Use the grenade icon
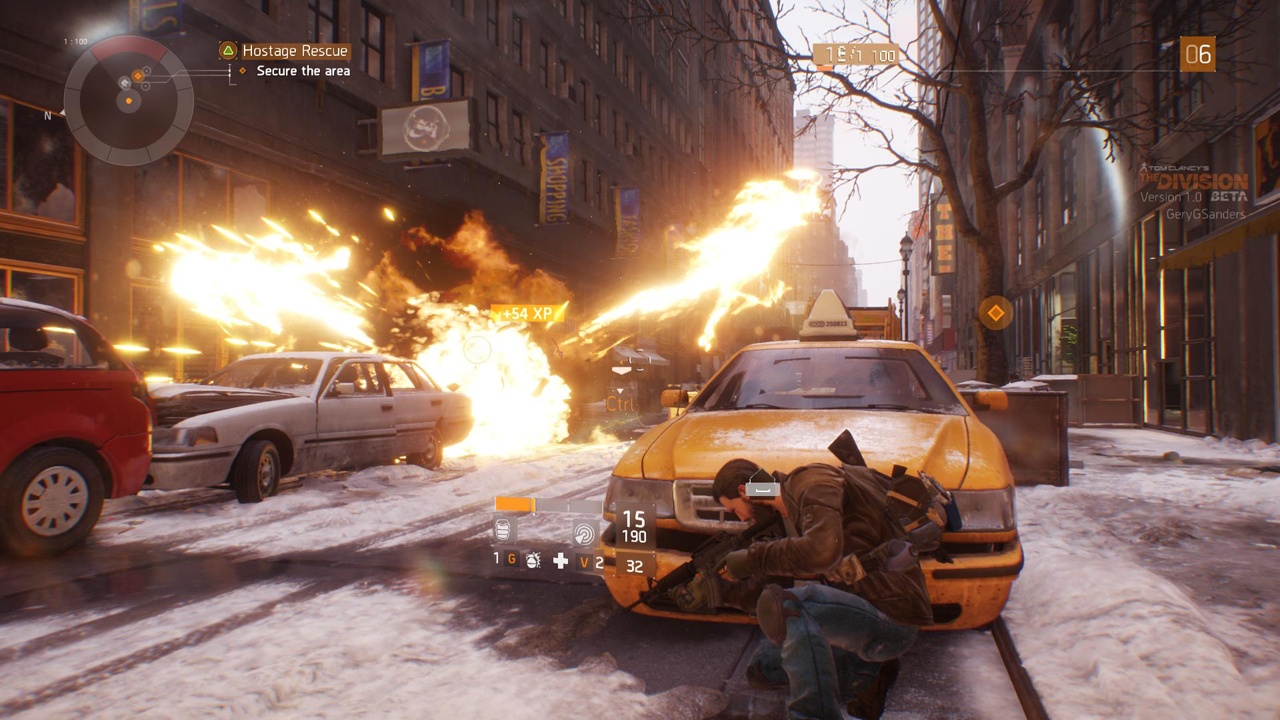 (533, 561)
